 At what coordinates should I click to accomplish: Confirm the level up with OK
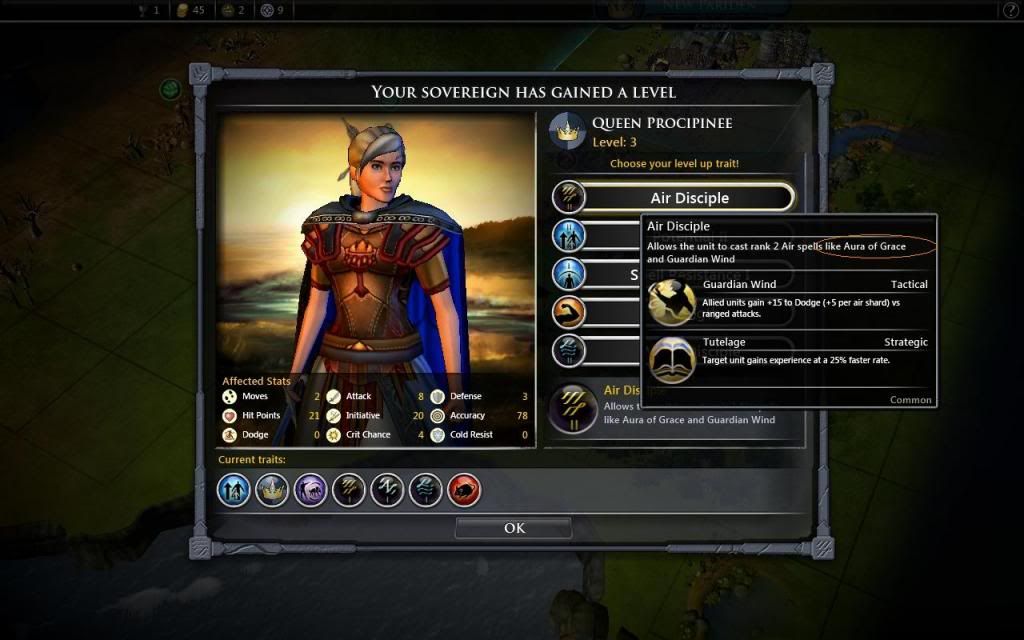tap(514, 528)
